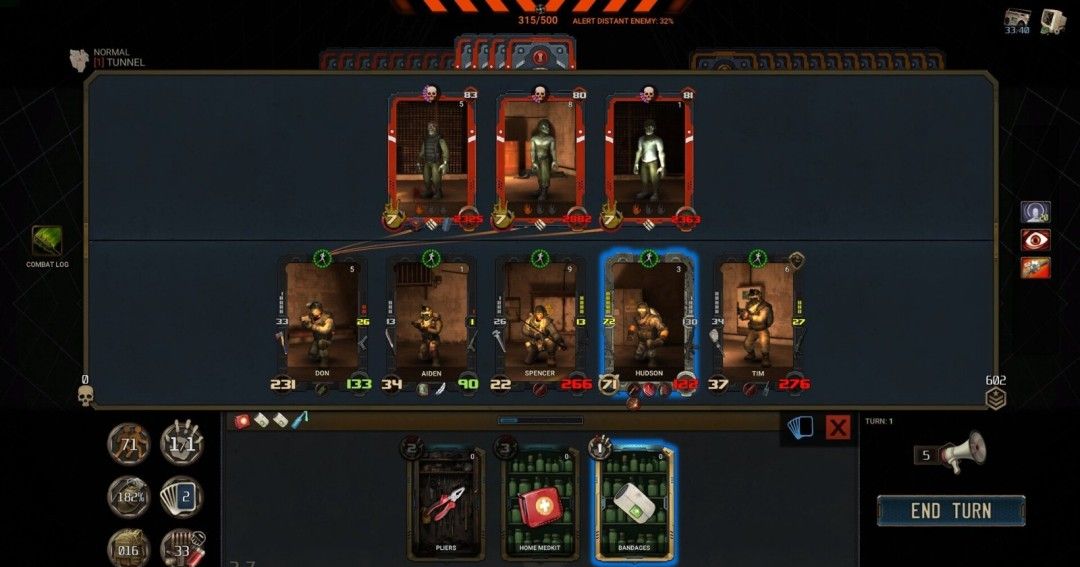Target the enemy card with 83 health

(x=432, y=160)
